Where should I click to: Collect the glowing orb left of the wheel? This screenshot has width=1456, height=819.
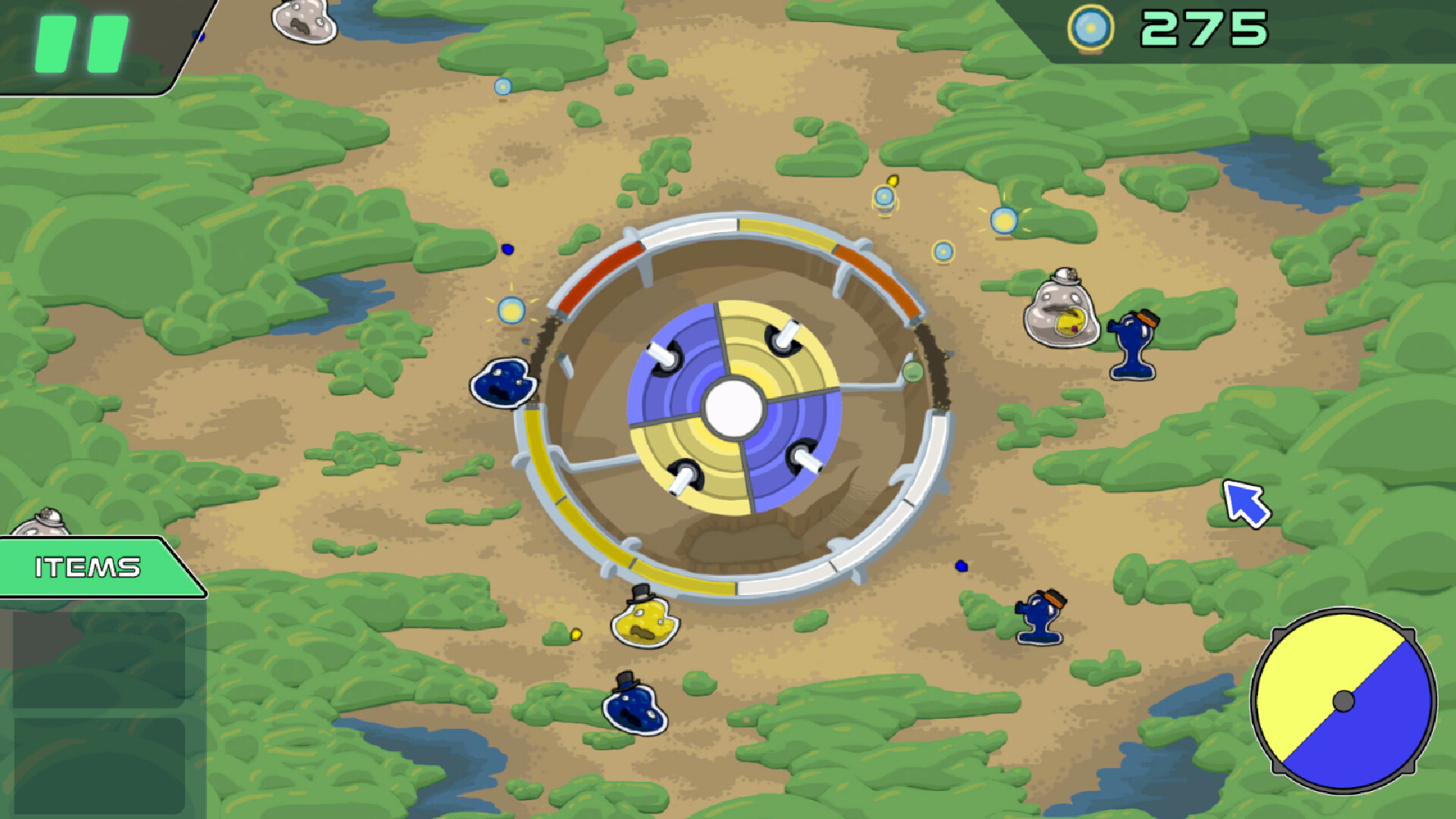point(510,311)
